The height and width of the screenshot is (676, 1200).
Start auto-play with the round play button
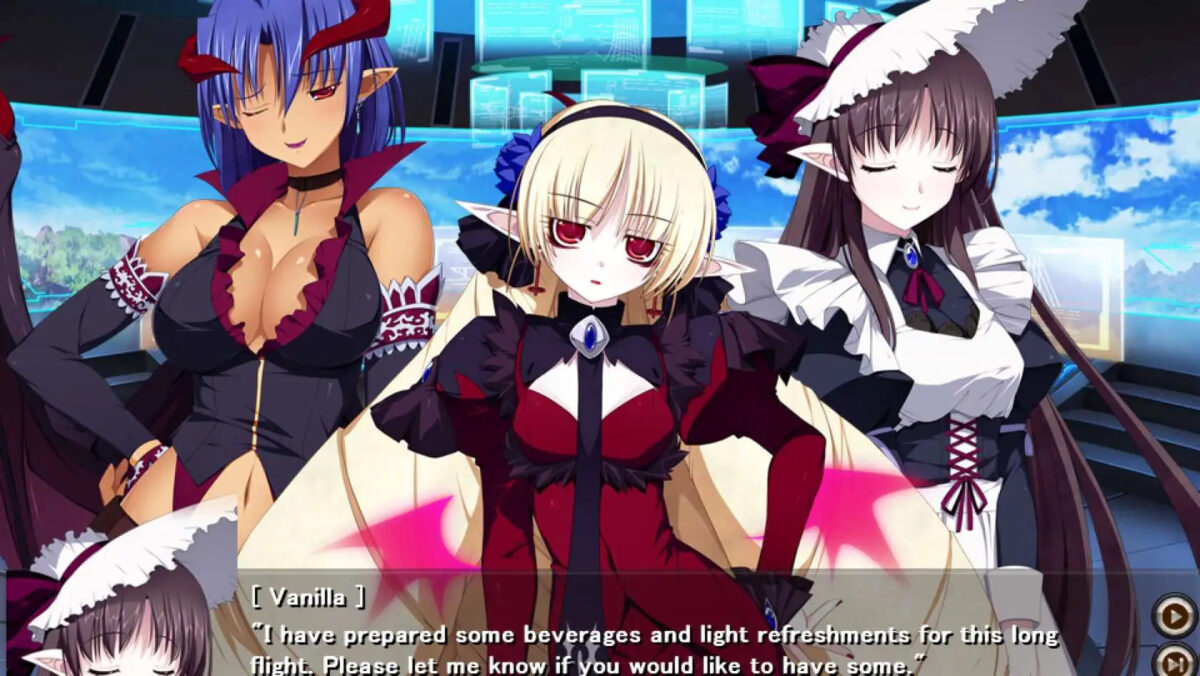coord(1174,615)
